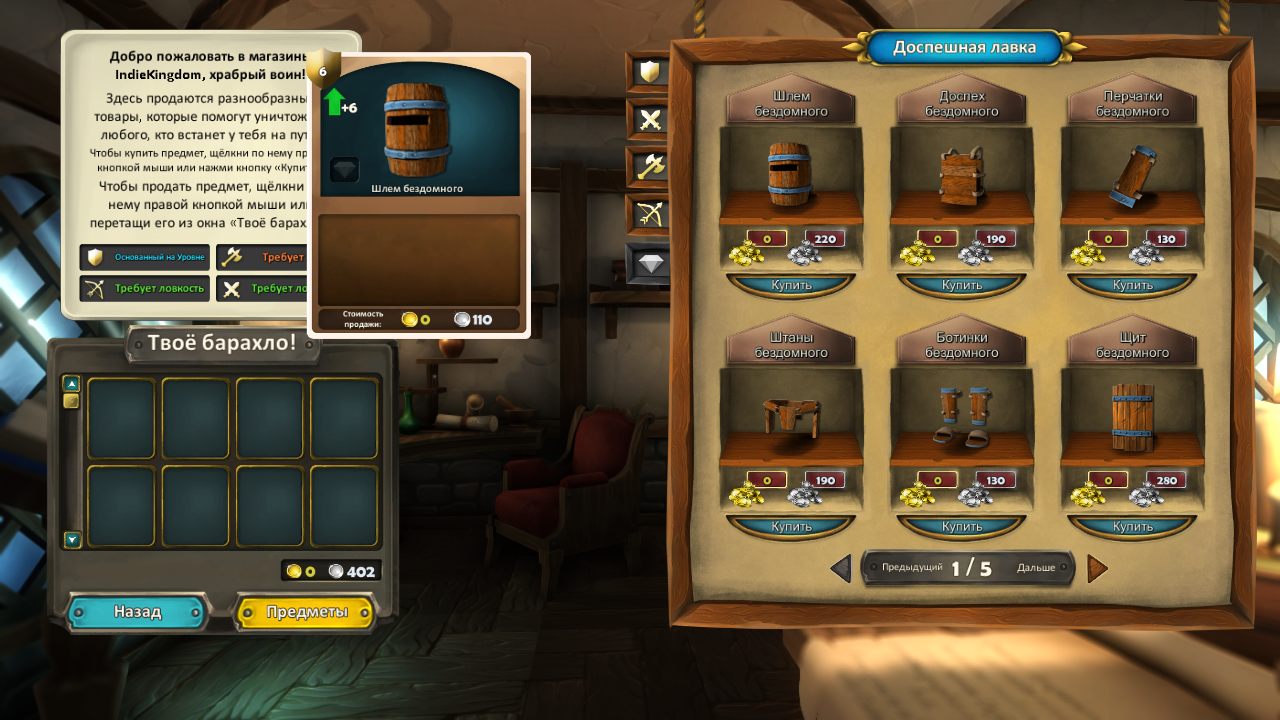Click Купить under Перчатки бездомного
Viewport: 1280px width, 720px height.
(x=1132, y=285)
